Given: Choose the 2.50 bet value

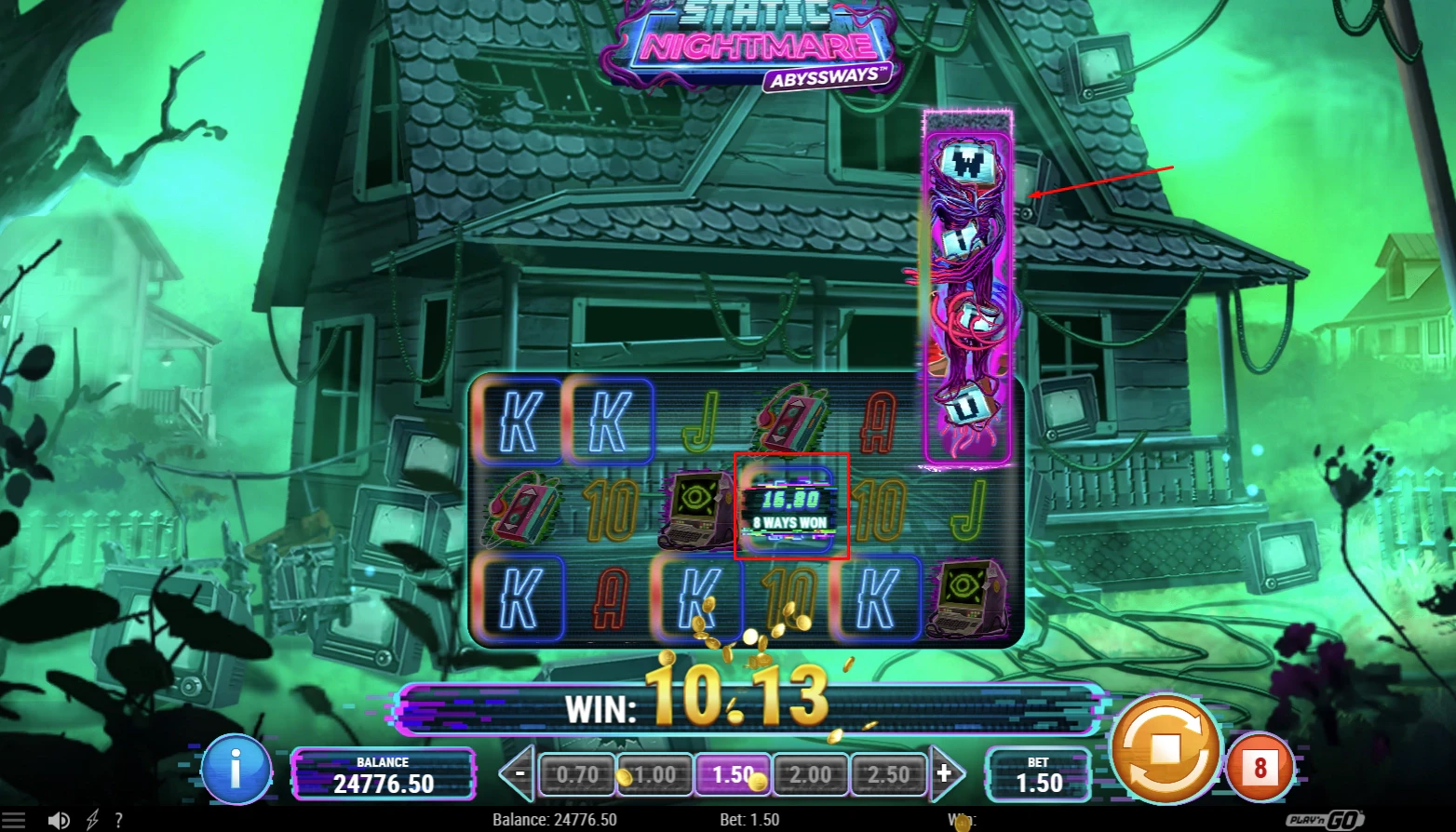Looking at the screenshot, I should tap(889, 773).
